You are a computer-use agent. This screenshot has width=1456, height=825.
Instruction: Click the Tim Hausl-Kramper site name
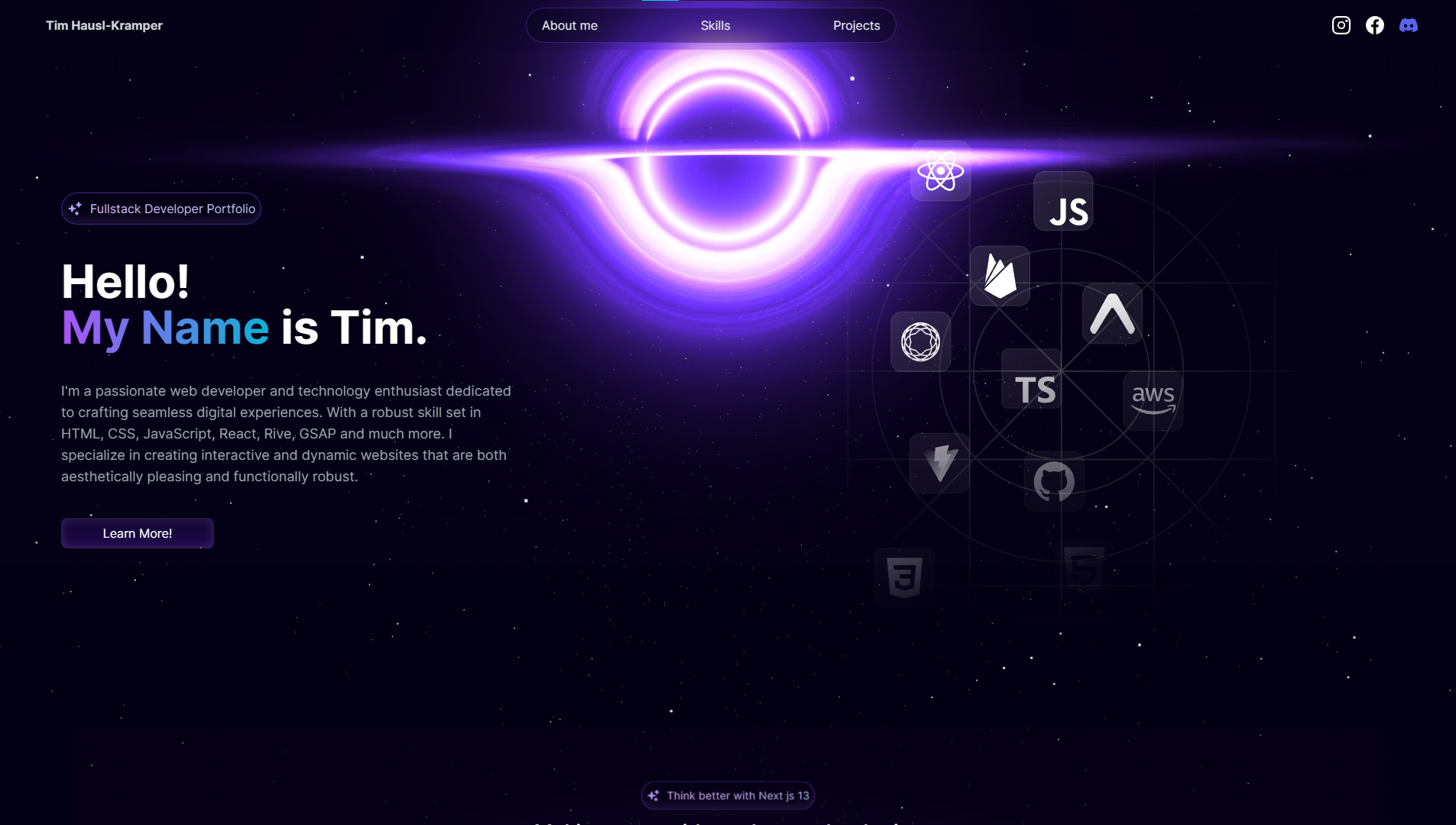(104, 25)
